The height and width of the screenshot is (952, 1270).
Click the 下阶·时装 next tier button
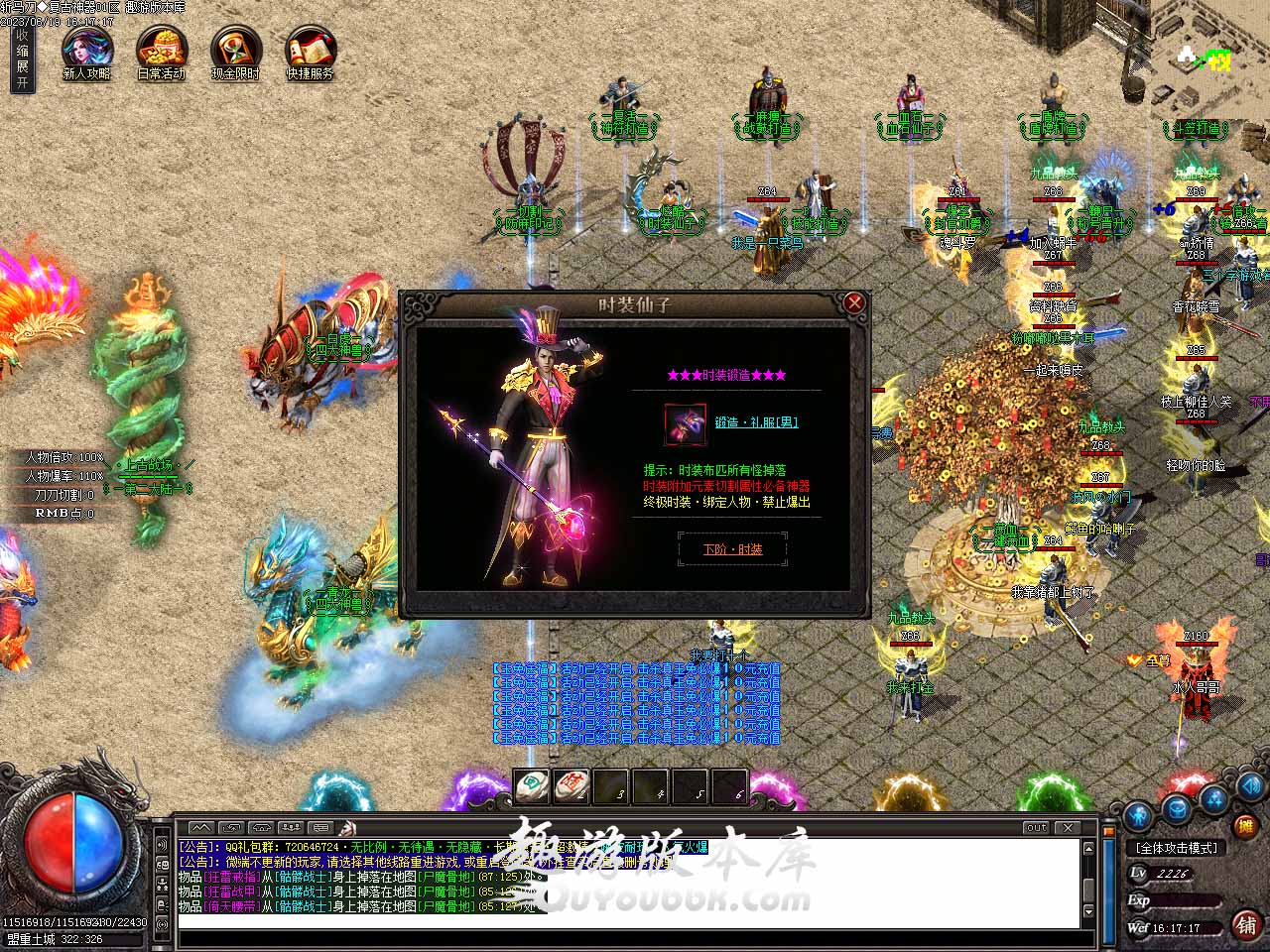coord(732,549)
